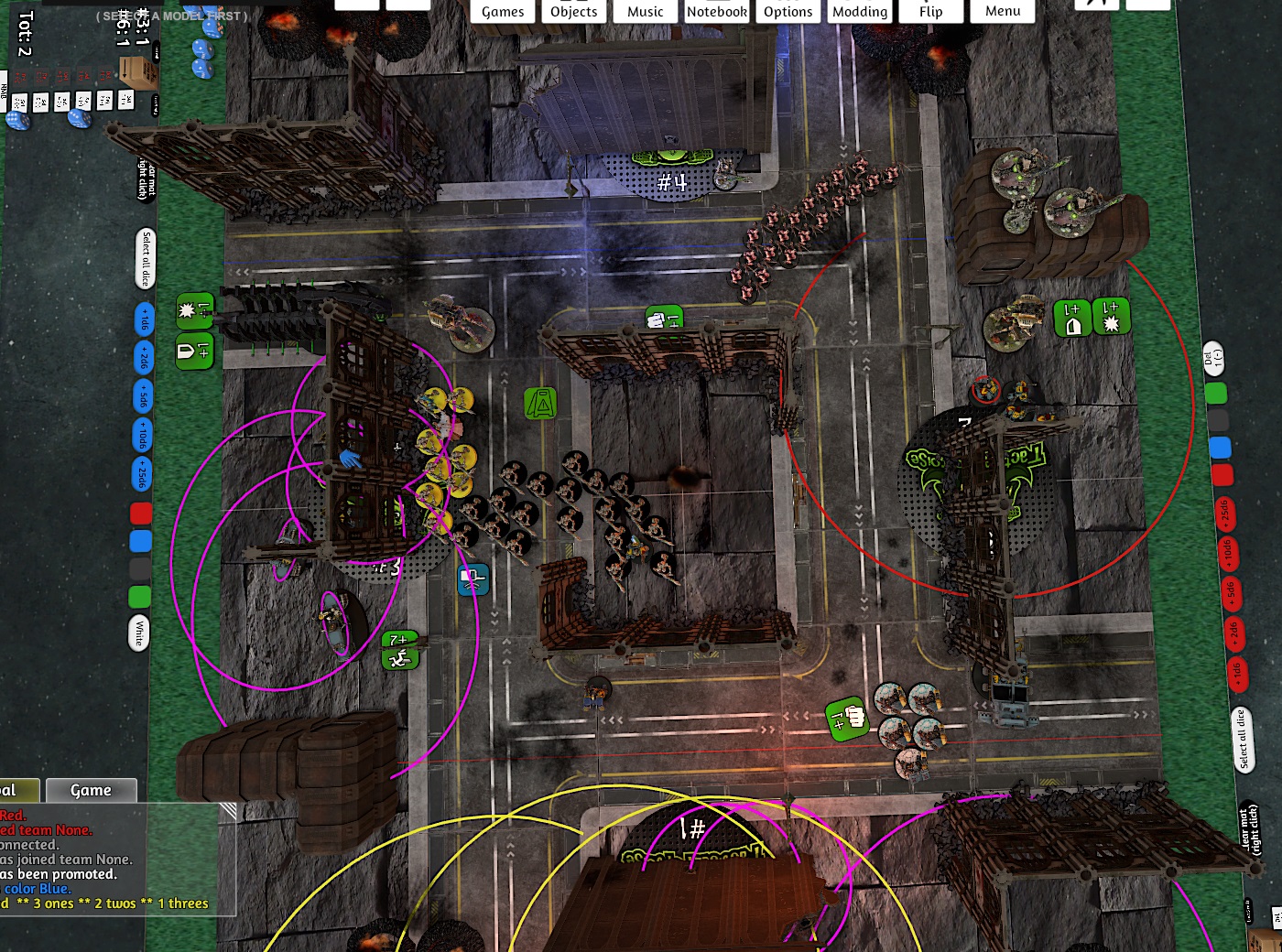Click the Flip button
The width and height of the screenshot is (1282, 952).
[x=931, y=11]
